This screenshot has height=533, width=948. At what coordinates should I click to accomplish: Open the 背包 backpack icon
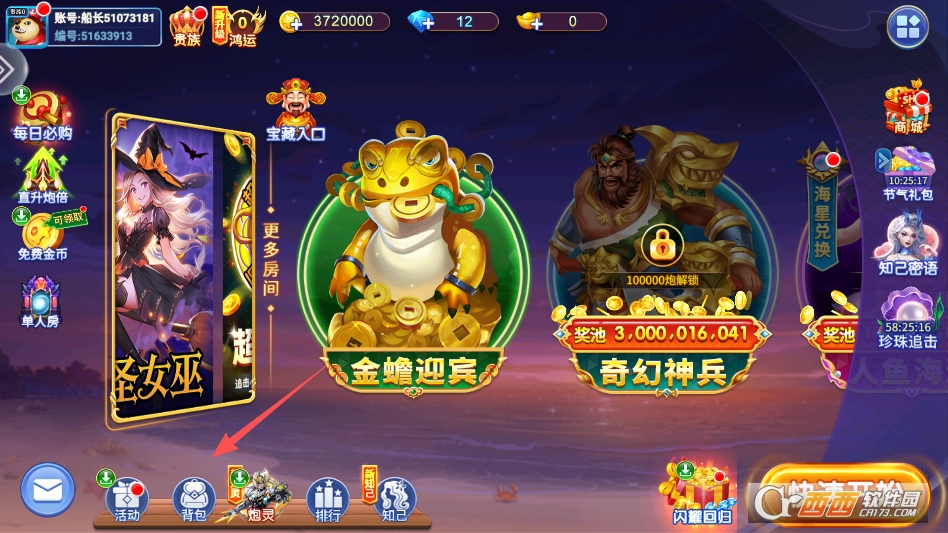click(194, 498)
